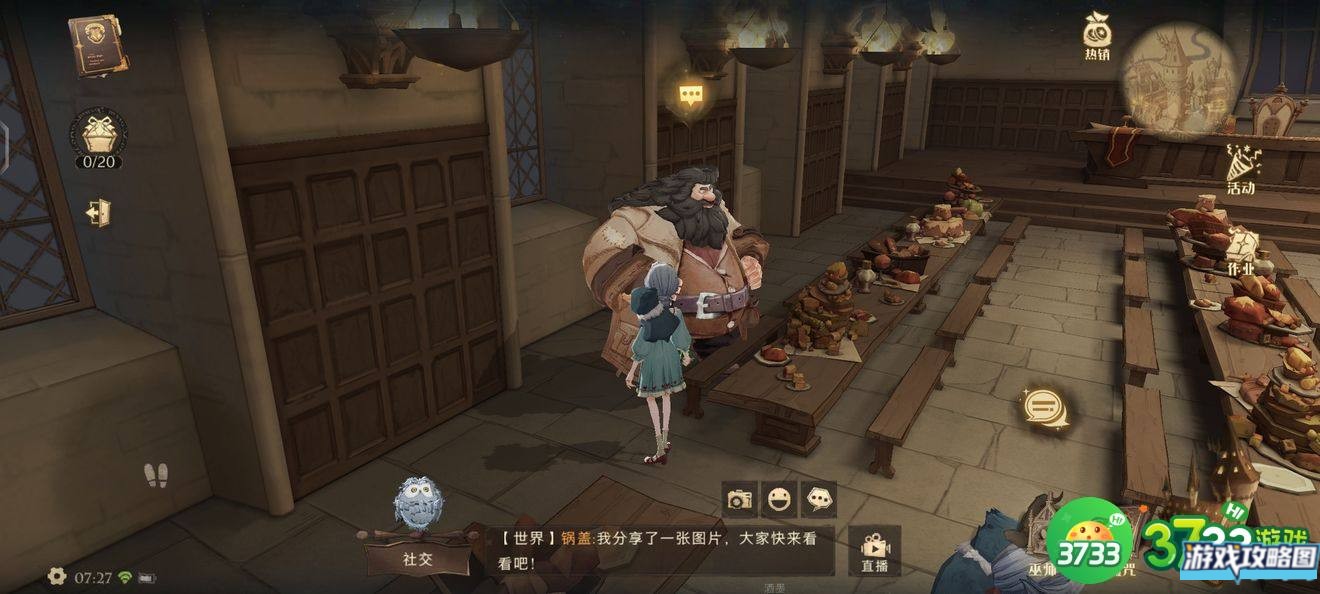Open the 作业 homework menu
Screen dimensions: 1320x594
point(1240,251)
